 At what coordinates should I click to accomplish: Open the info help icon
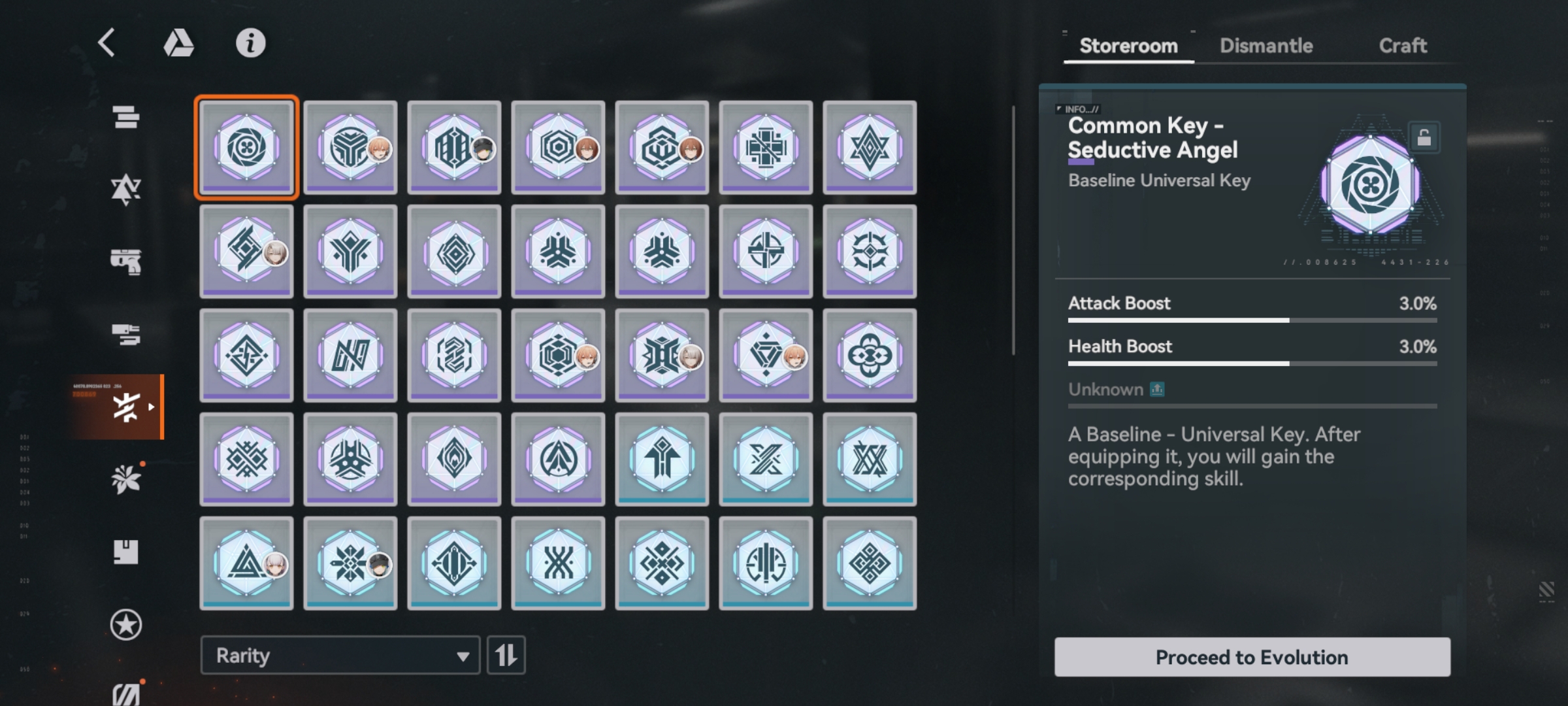coord(250,43)
